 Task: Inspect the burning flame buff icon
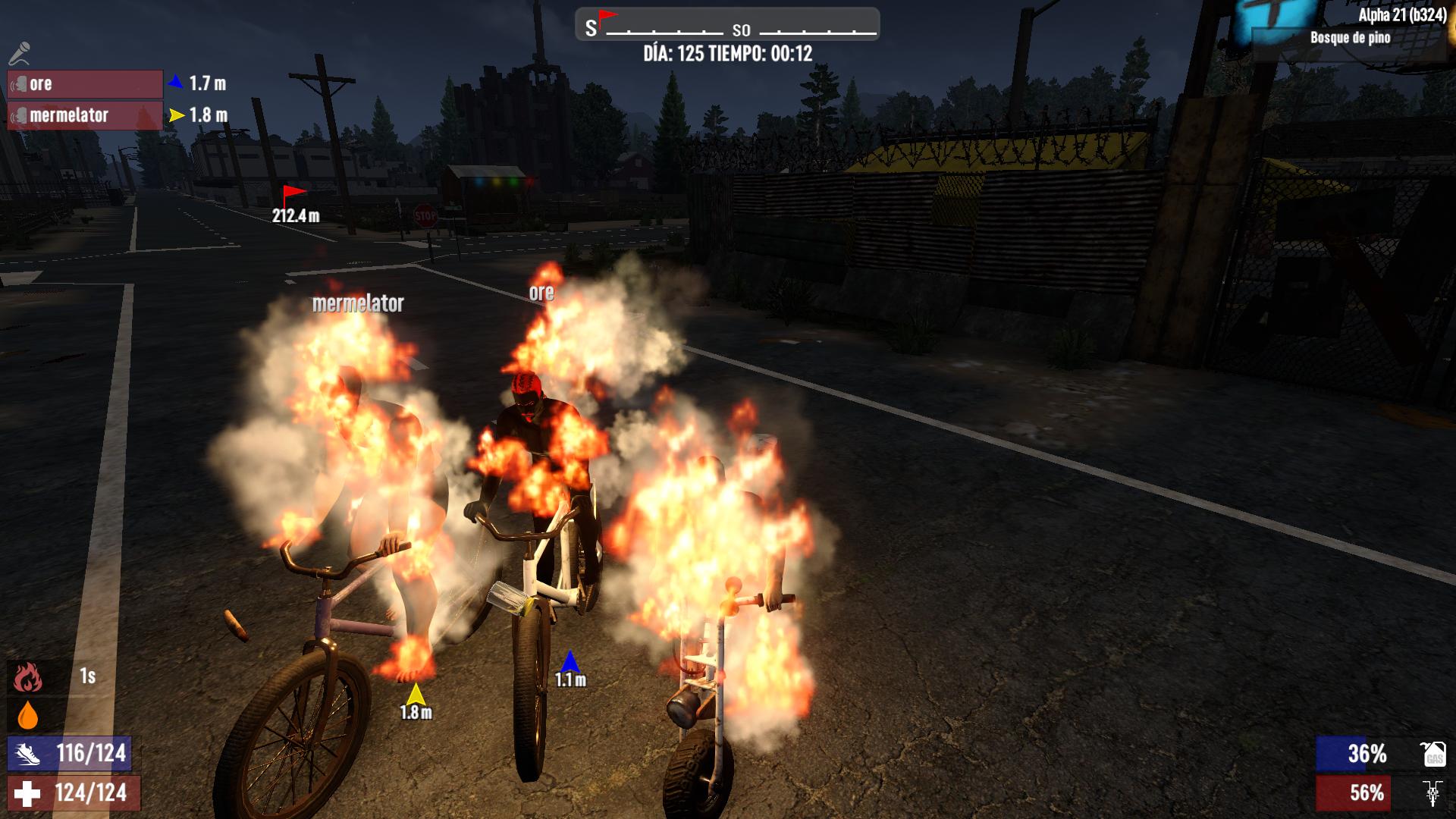click(27, 676)
